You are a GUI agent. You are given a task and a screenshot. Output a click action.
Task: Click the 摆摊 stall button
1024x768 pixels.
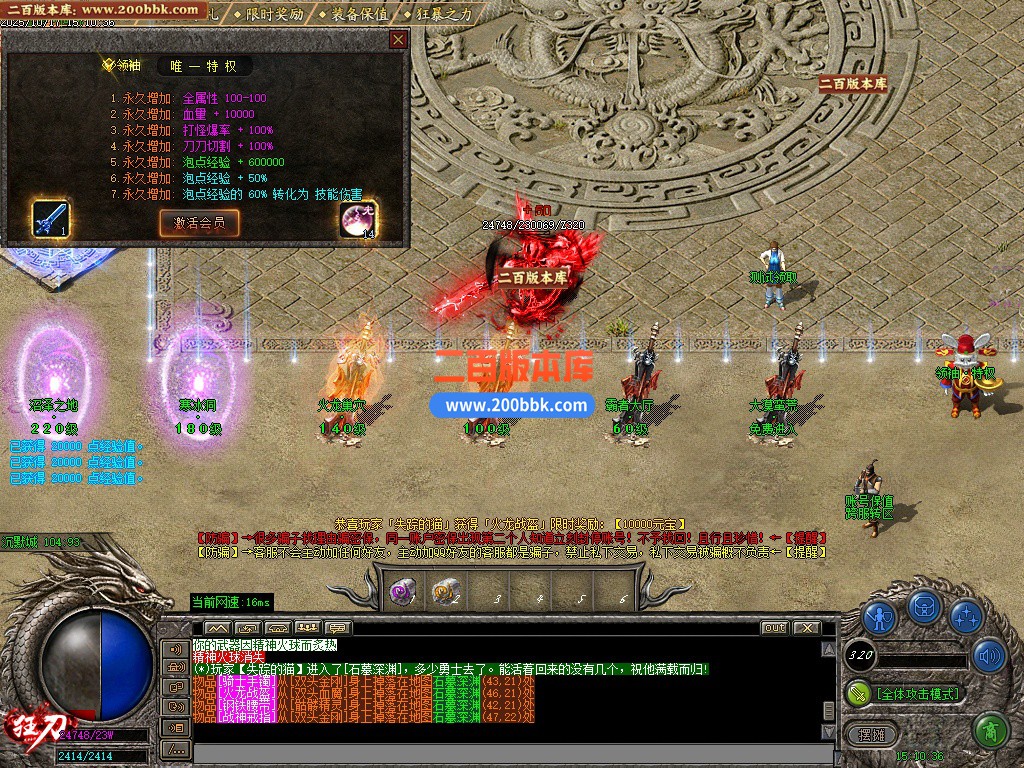[871, 734]
